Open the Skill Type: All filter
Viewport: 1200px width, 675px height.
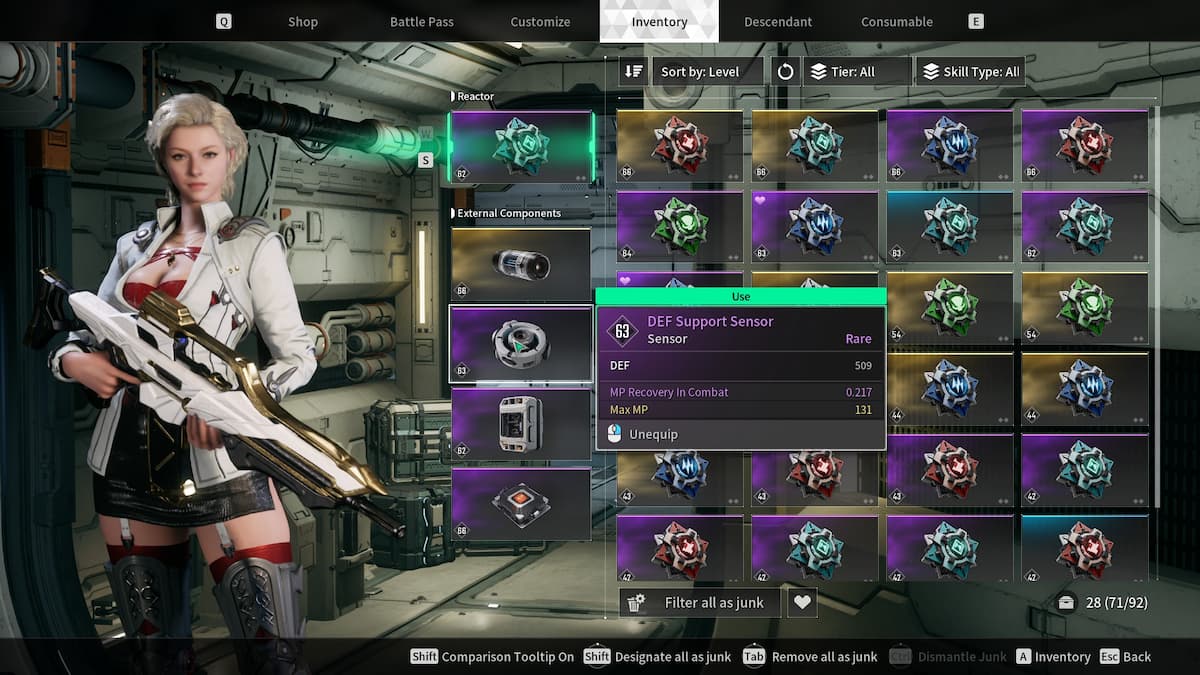point(970,72)
